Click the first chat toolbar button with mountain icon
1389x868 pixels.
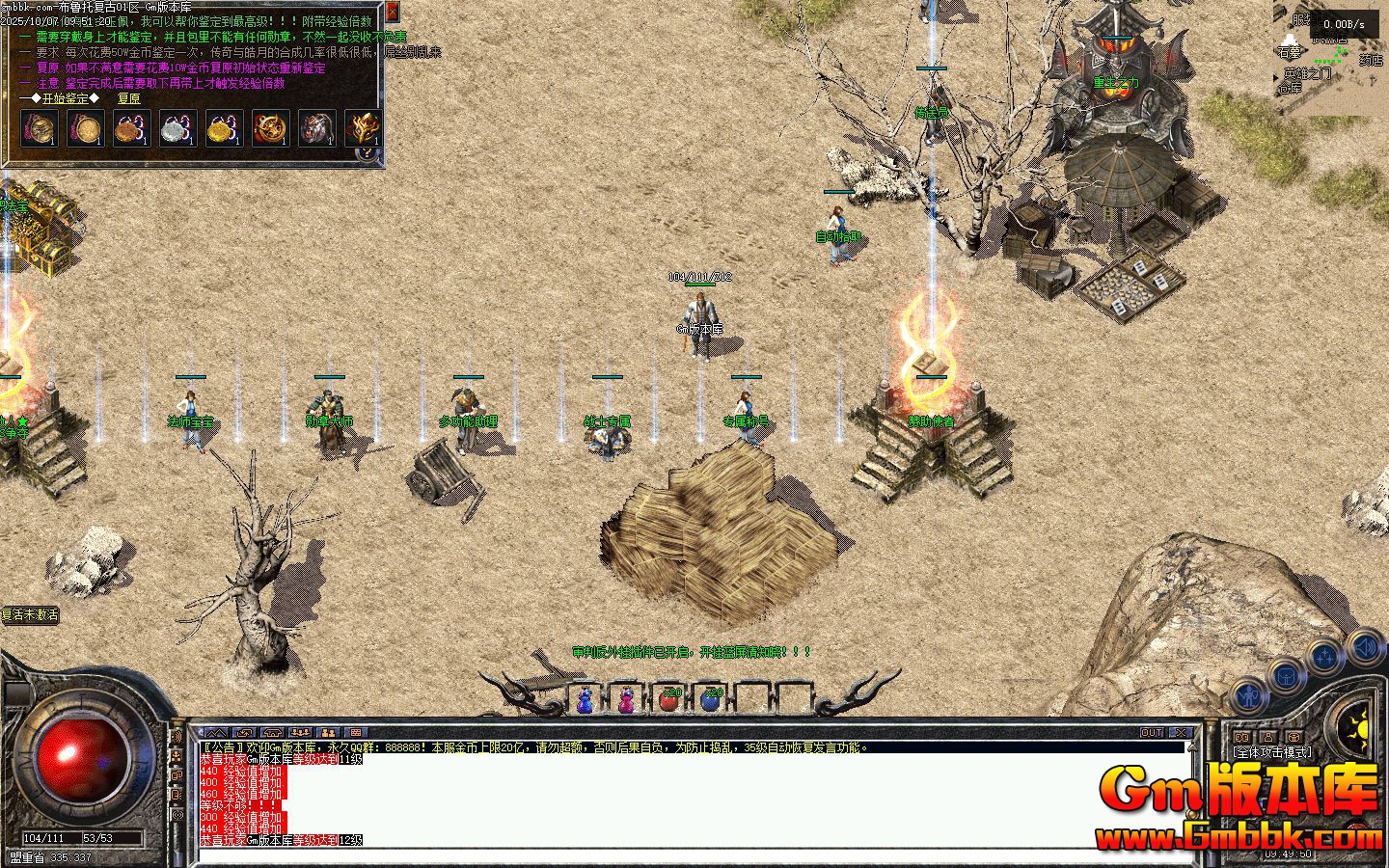coord(216,733)
